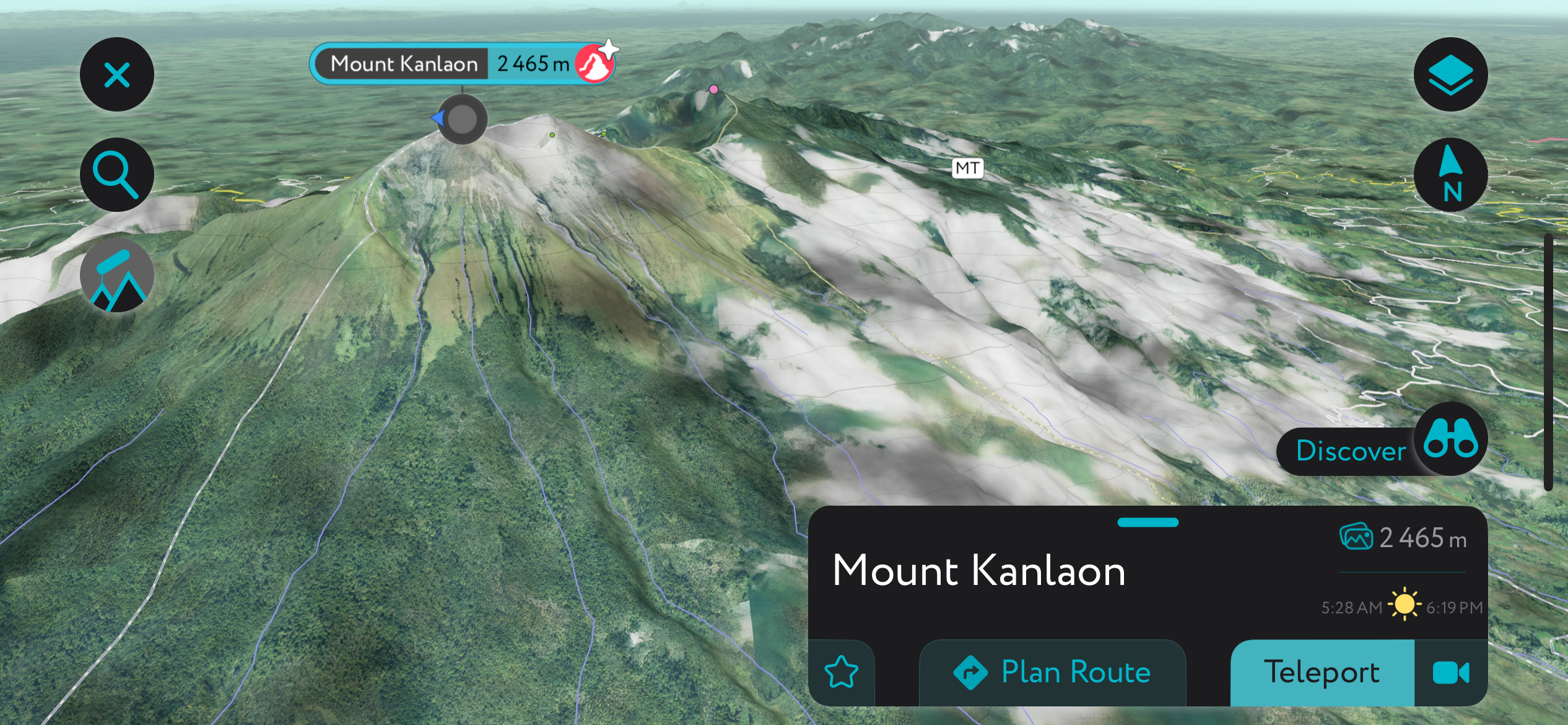The image size is (1568, 725).
Task: Teleport to Mount Kanlaon
Action: (x=1322, y=672)
